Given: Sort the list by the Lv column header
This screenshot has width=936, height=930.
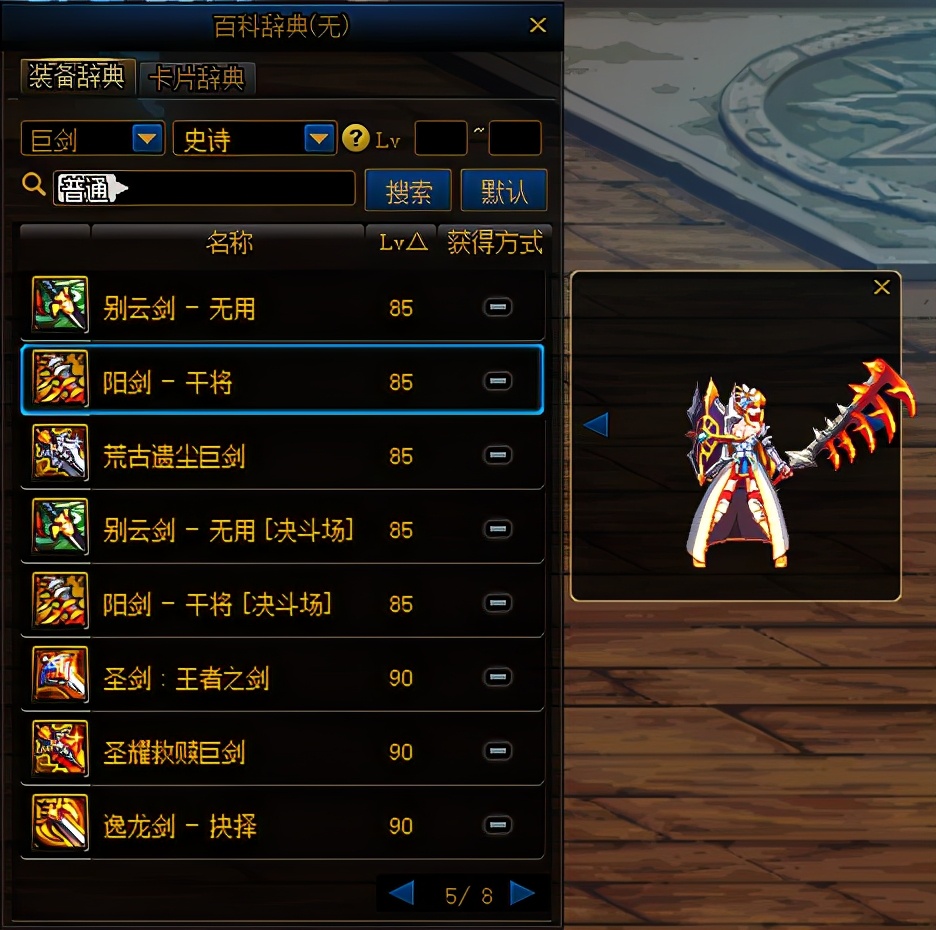Looking at the screenshot, I should [x=402, y=243].
